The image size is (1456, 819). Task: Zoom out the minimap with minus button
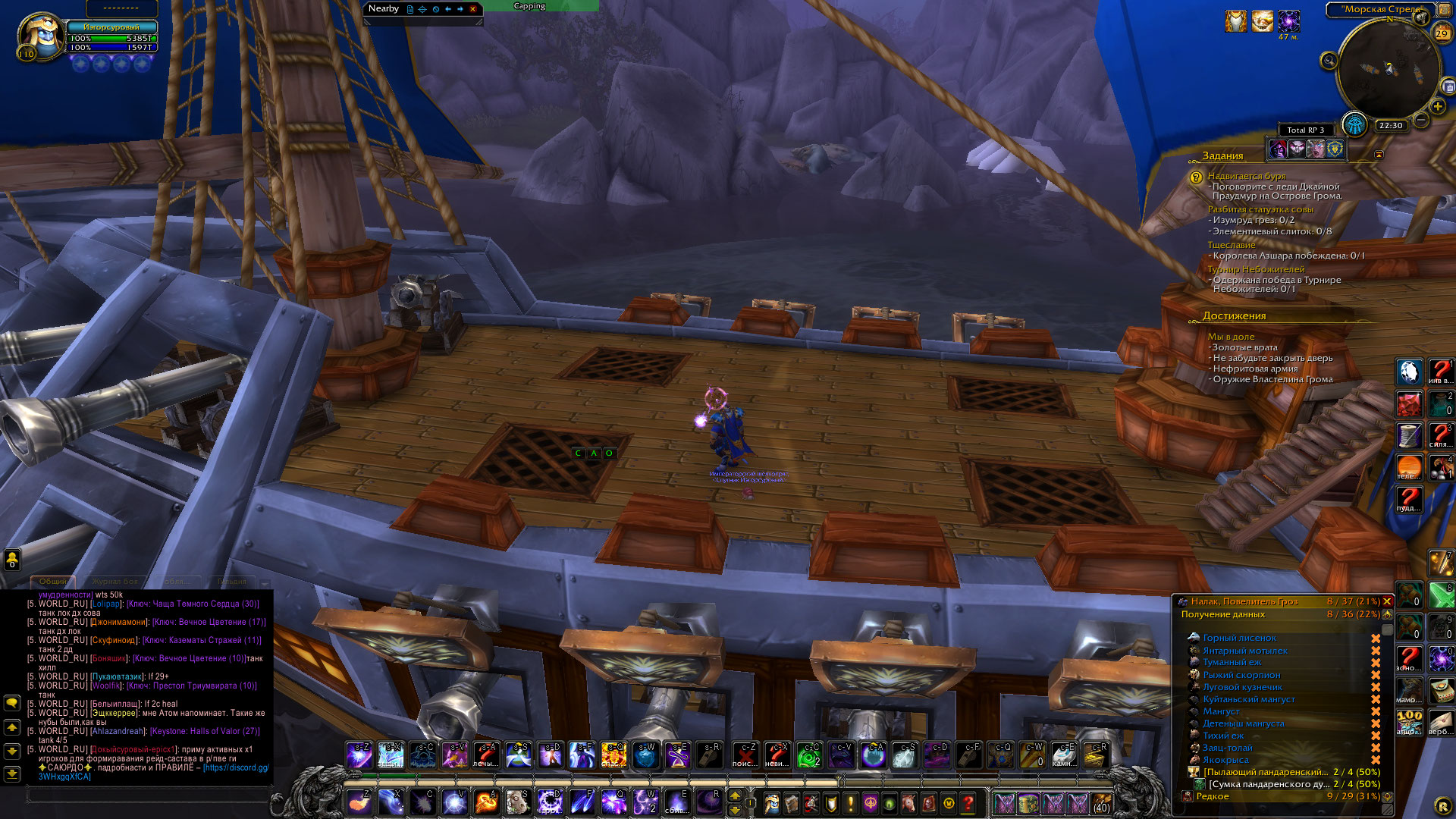point(1421,120)
